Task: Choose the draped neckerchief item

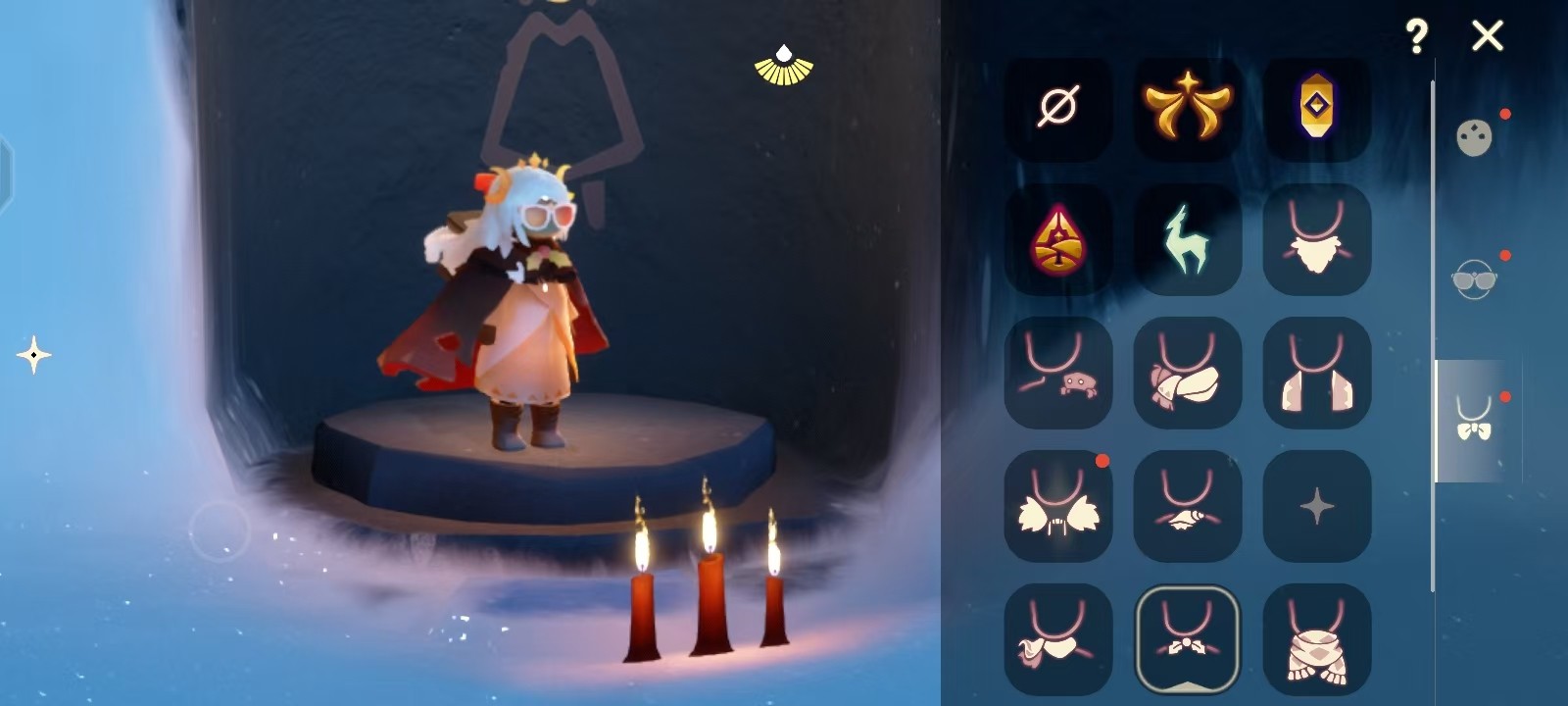Action: 1058,639
